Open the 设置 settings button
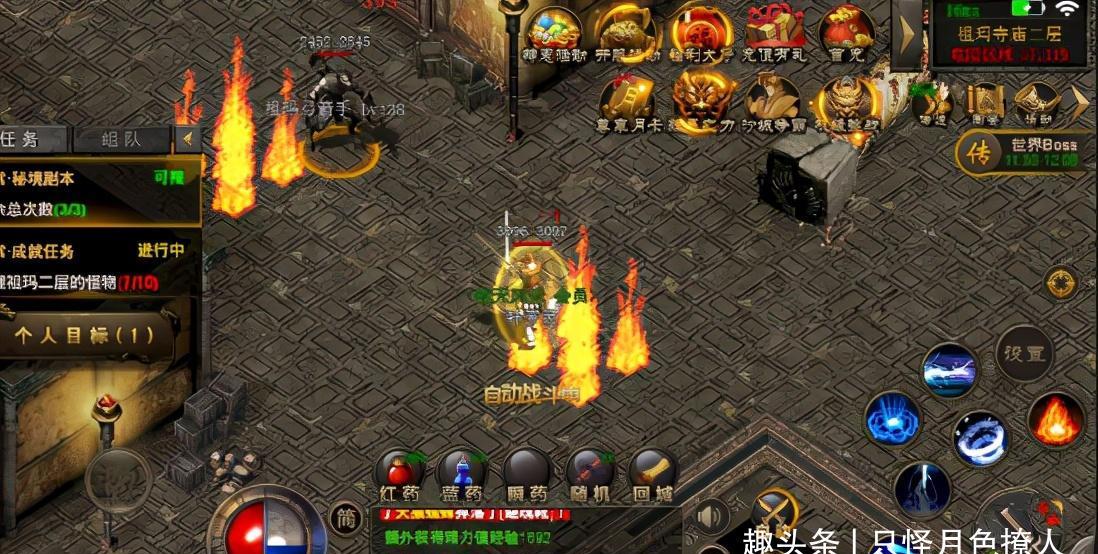1098x554 pixels. [1024, 353]
